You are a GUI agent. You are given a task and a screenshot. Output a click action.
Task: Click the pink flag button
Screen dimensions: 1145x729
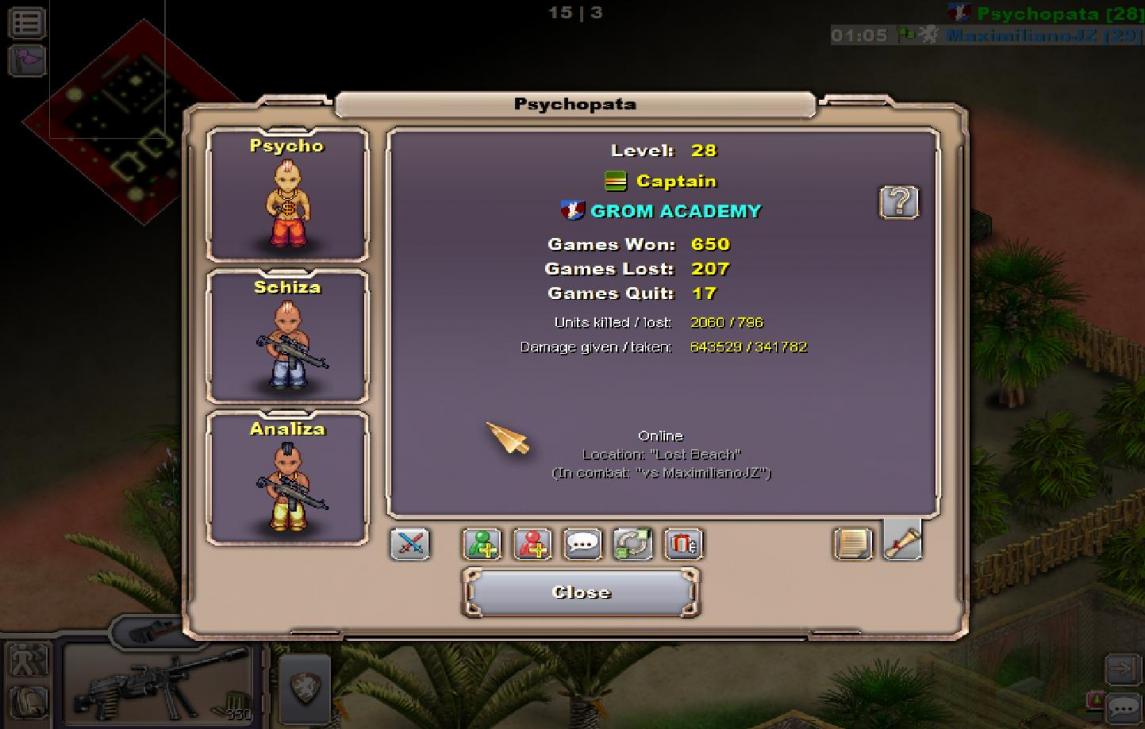[27, 60]
